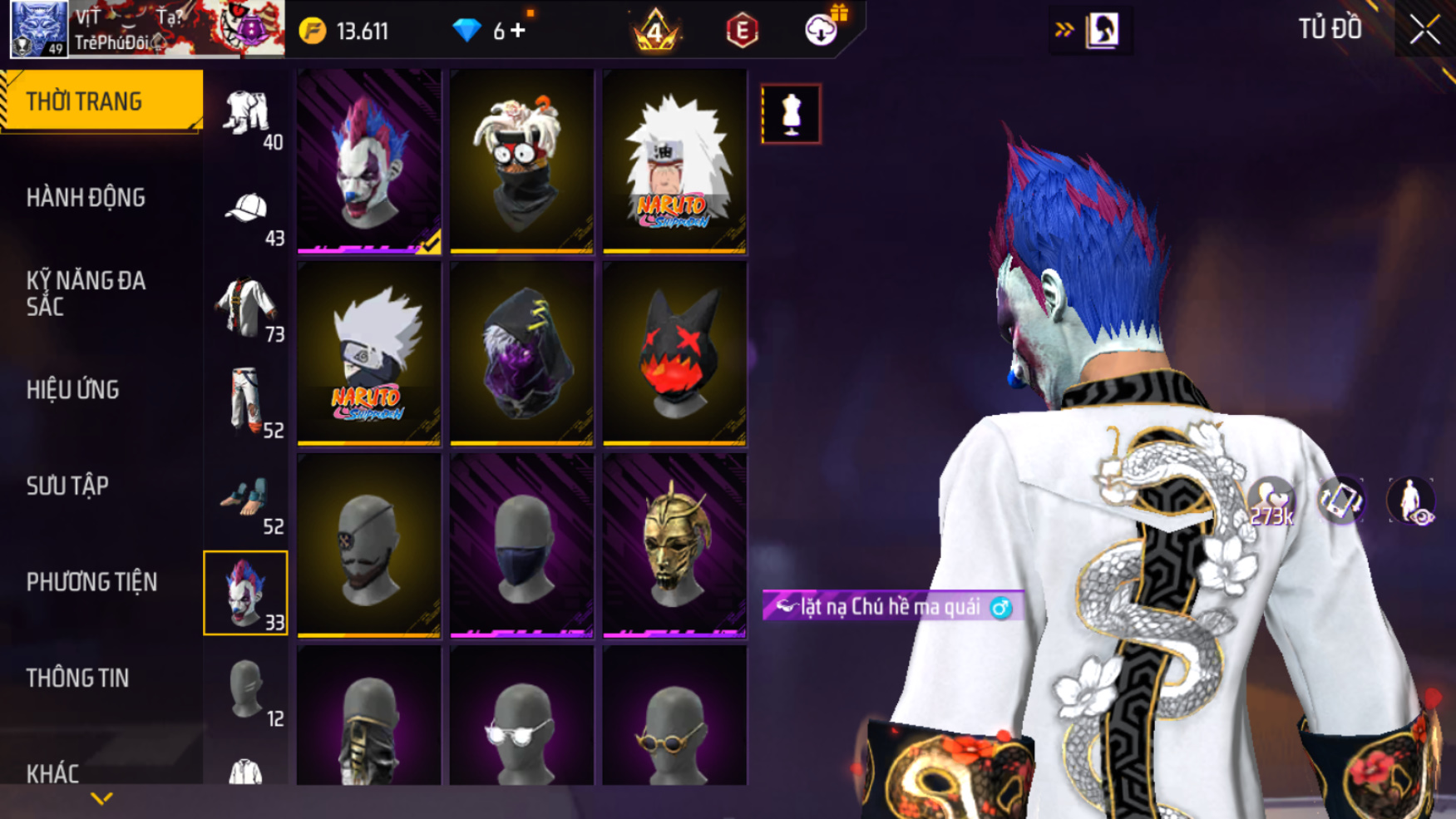Choose the Jiraiya white-hair Naruto head
This screenshot has height=819, width=1456.
coord(674,160)
